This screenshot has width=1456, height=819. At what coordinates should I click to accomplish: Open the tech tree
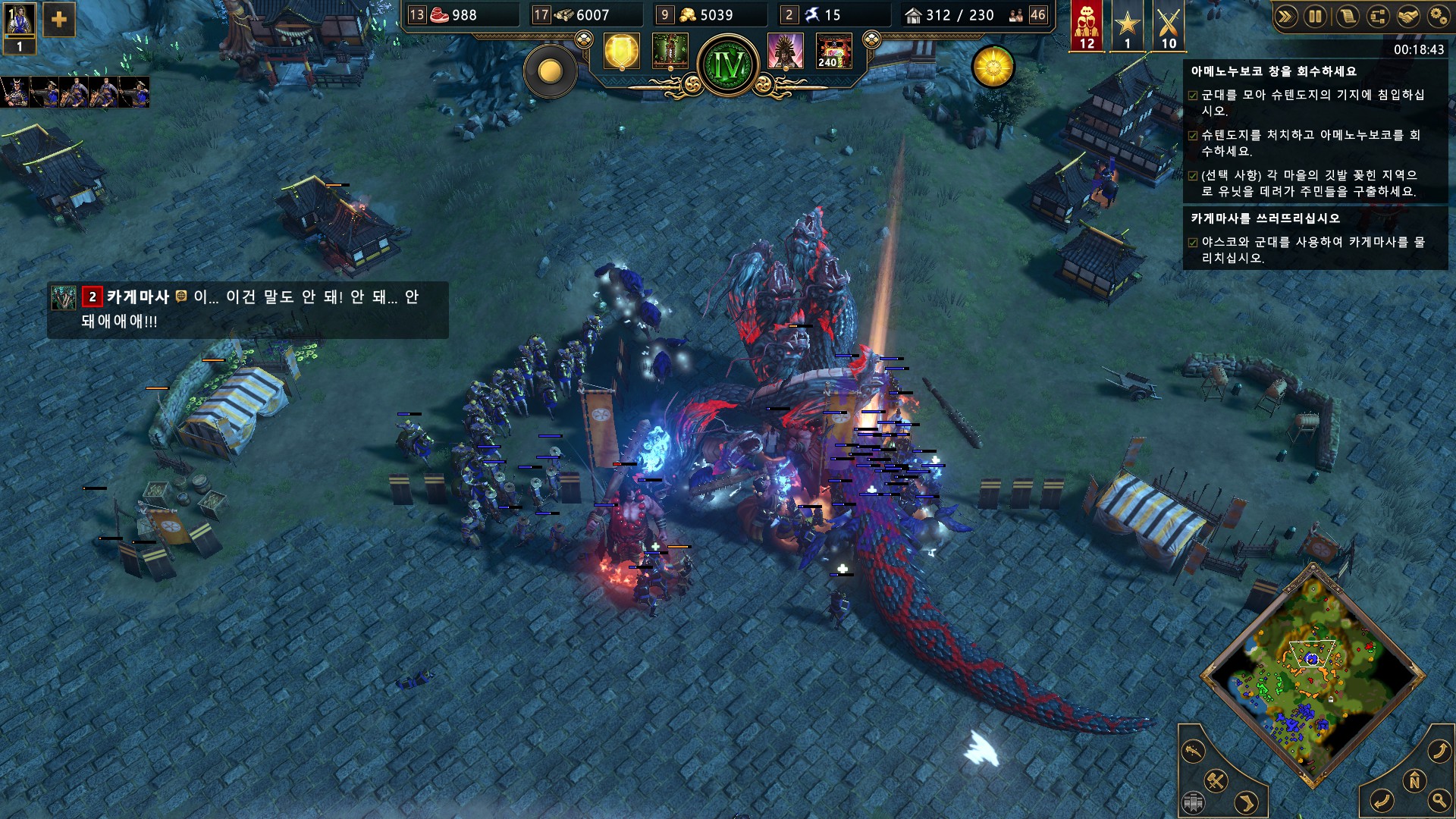1377,17
